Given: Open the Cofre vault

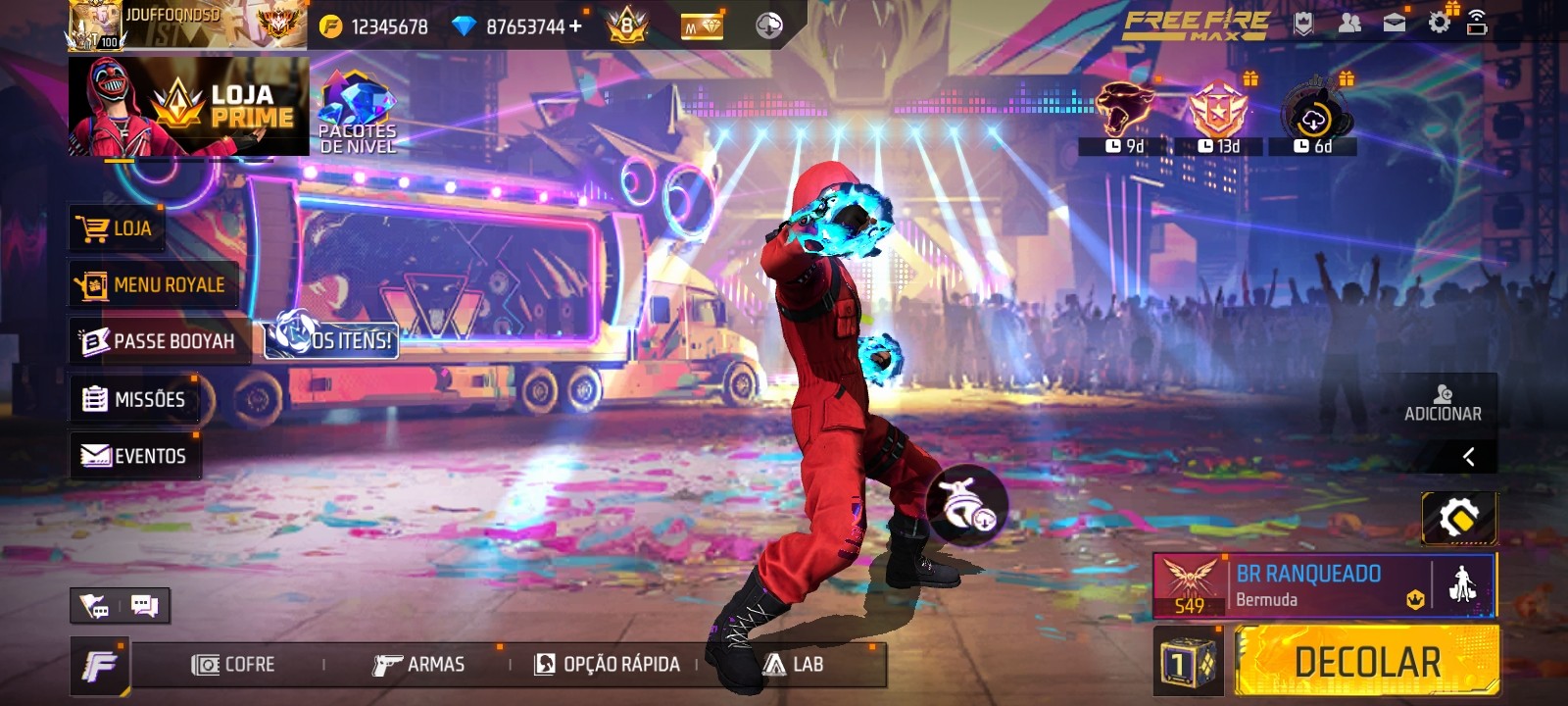Looking at the screenshot, I should 233,665.
